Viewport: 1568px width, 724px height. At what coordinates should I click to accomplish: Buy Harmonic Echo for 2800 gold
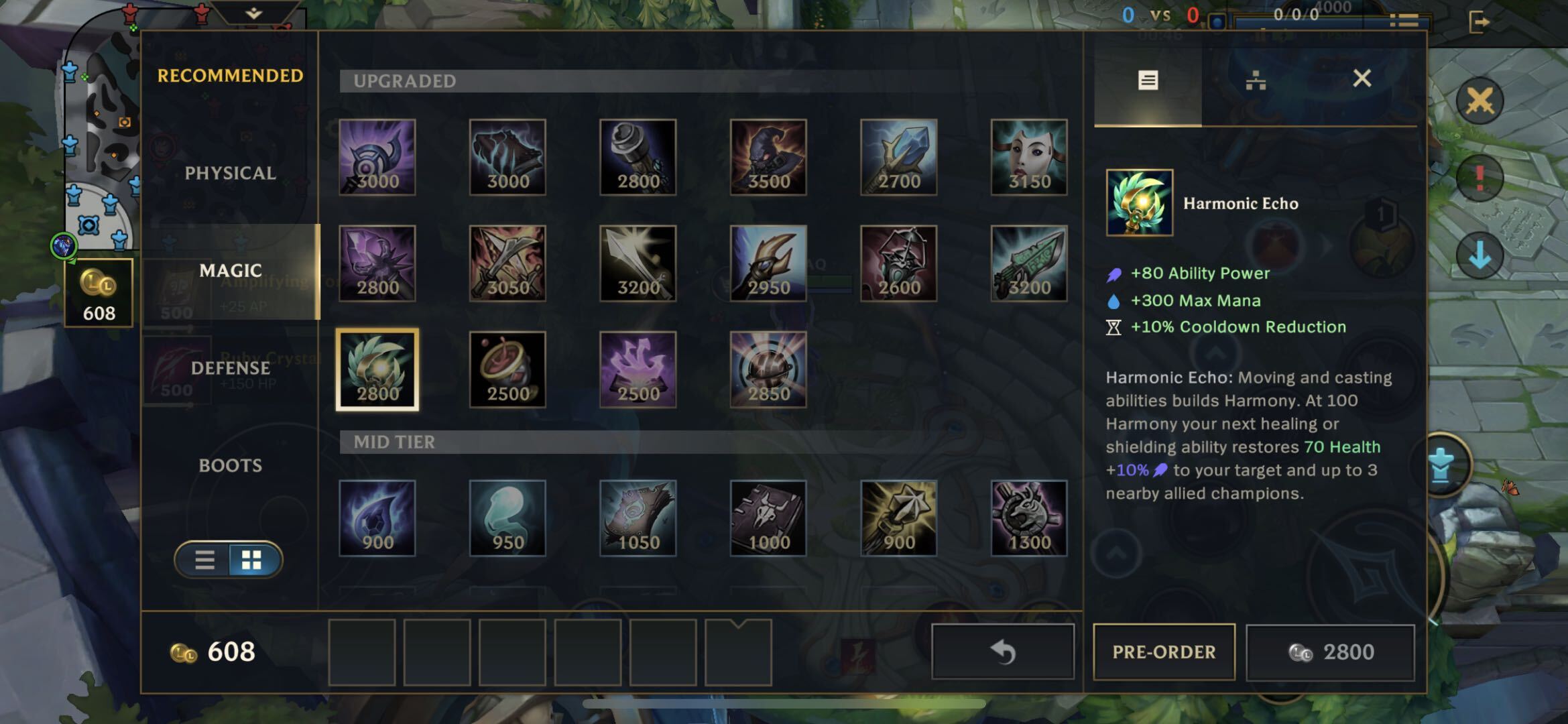1330,652
